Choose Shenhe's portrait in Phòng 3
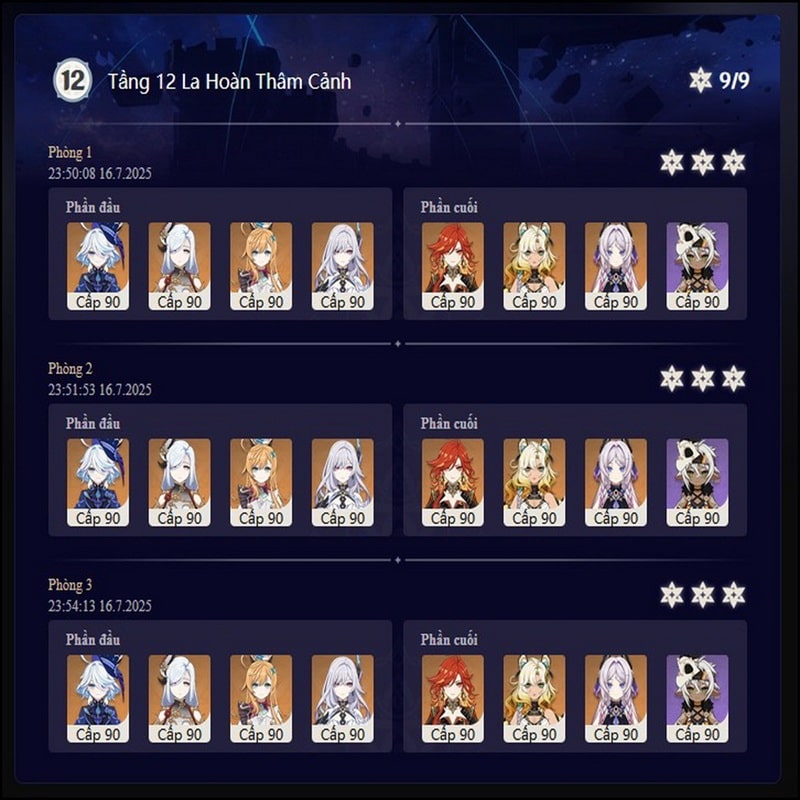The image size is (800, 800). 179,690
